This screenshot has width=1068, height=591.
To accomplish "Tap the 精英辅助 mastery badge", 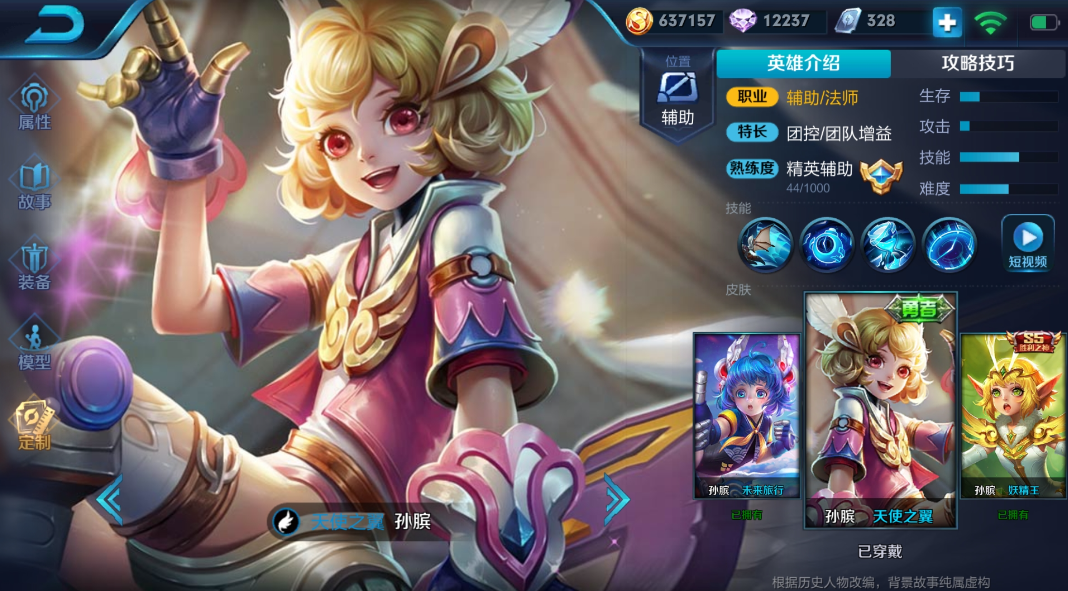I will [880, 173].
